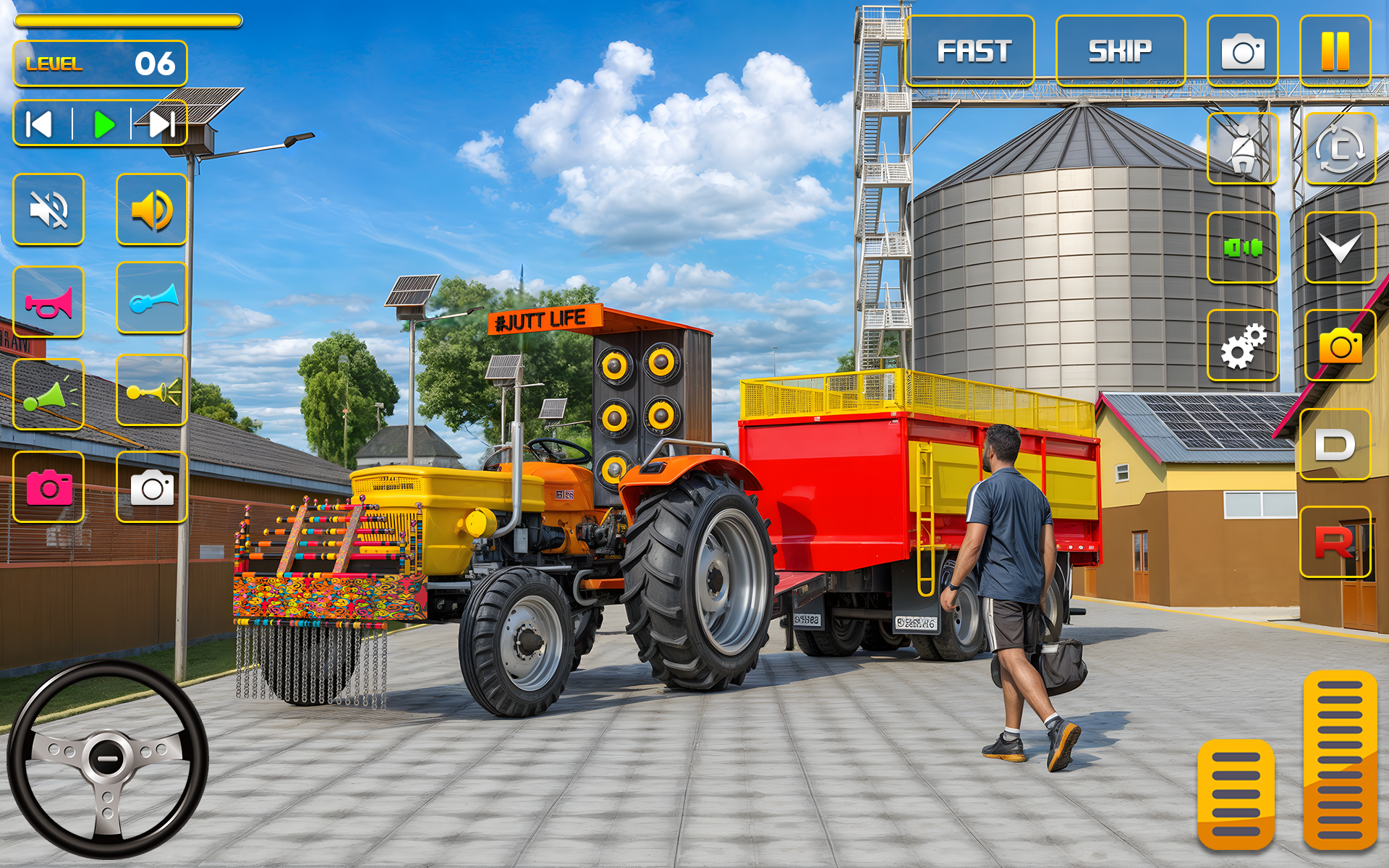
Task: Pause the game with the pause icon
Action: click(1334, 49)
